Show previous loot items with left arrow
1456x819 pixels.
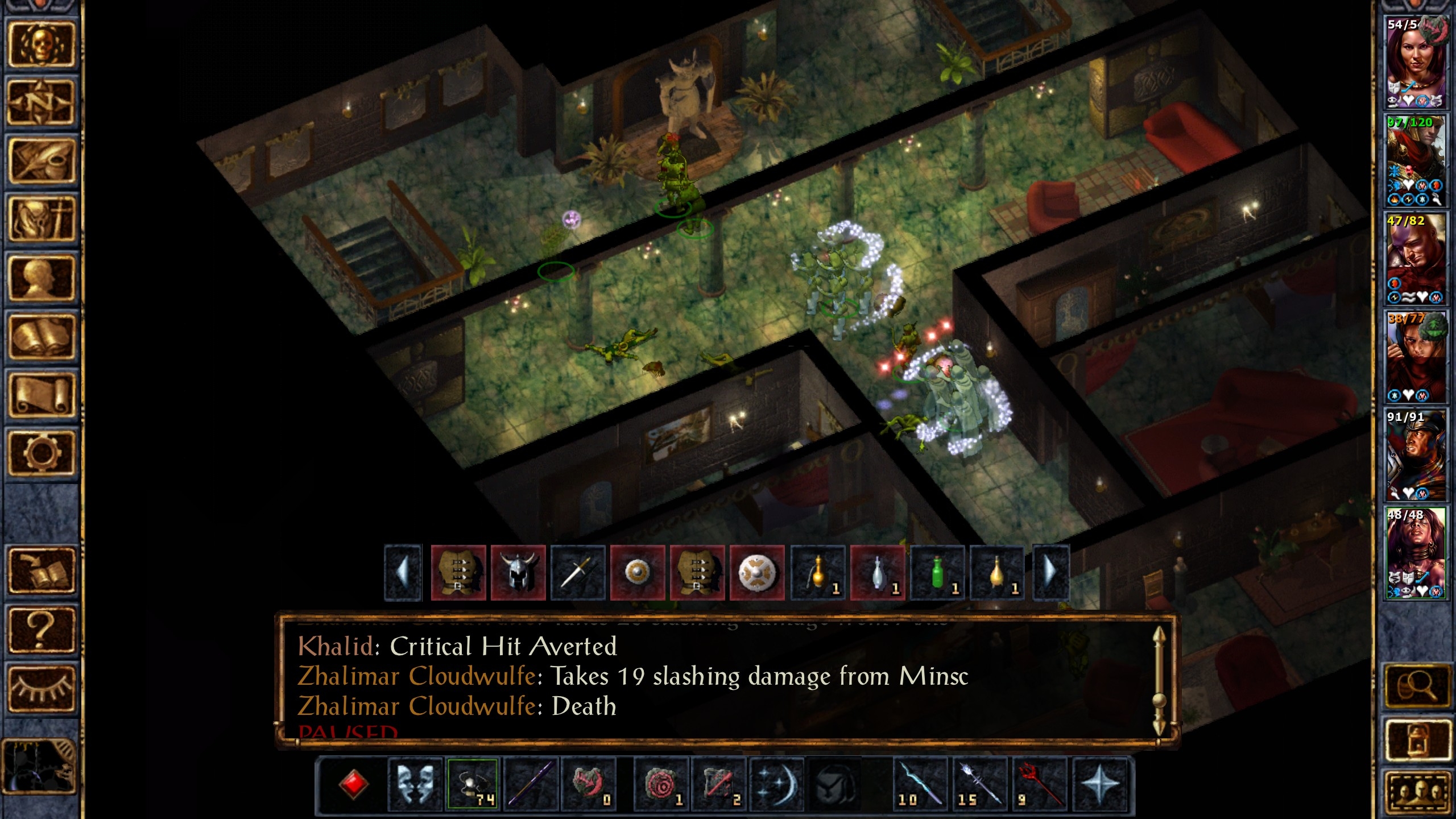click(x=403, y=572)
